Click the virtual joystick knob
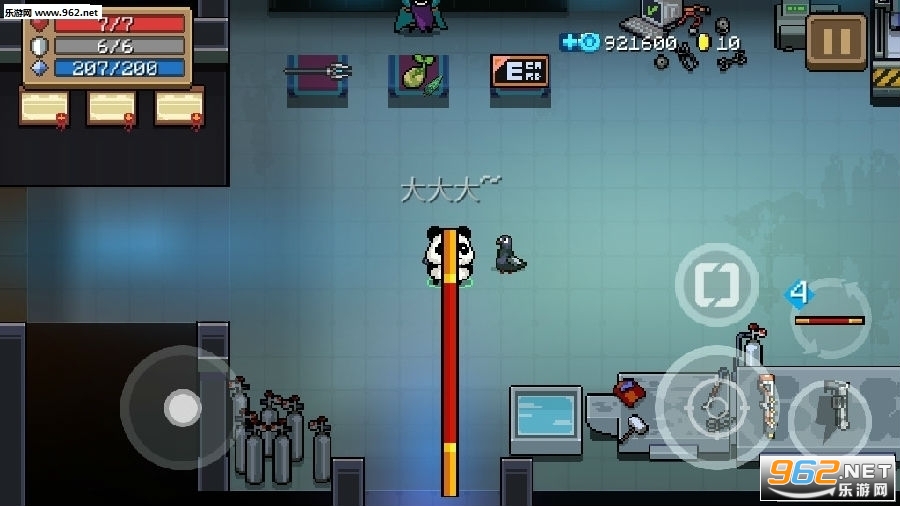 (182, 407)
